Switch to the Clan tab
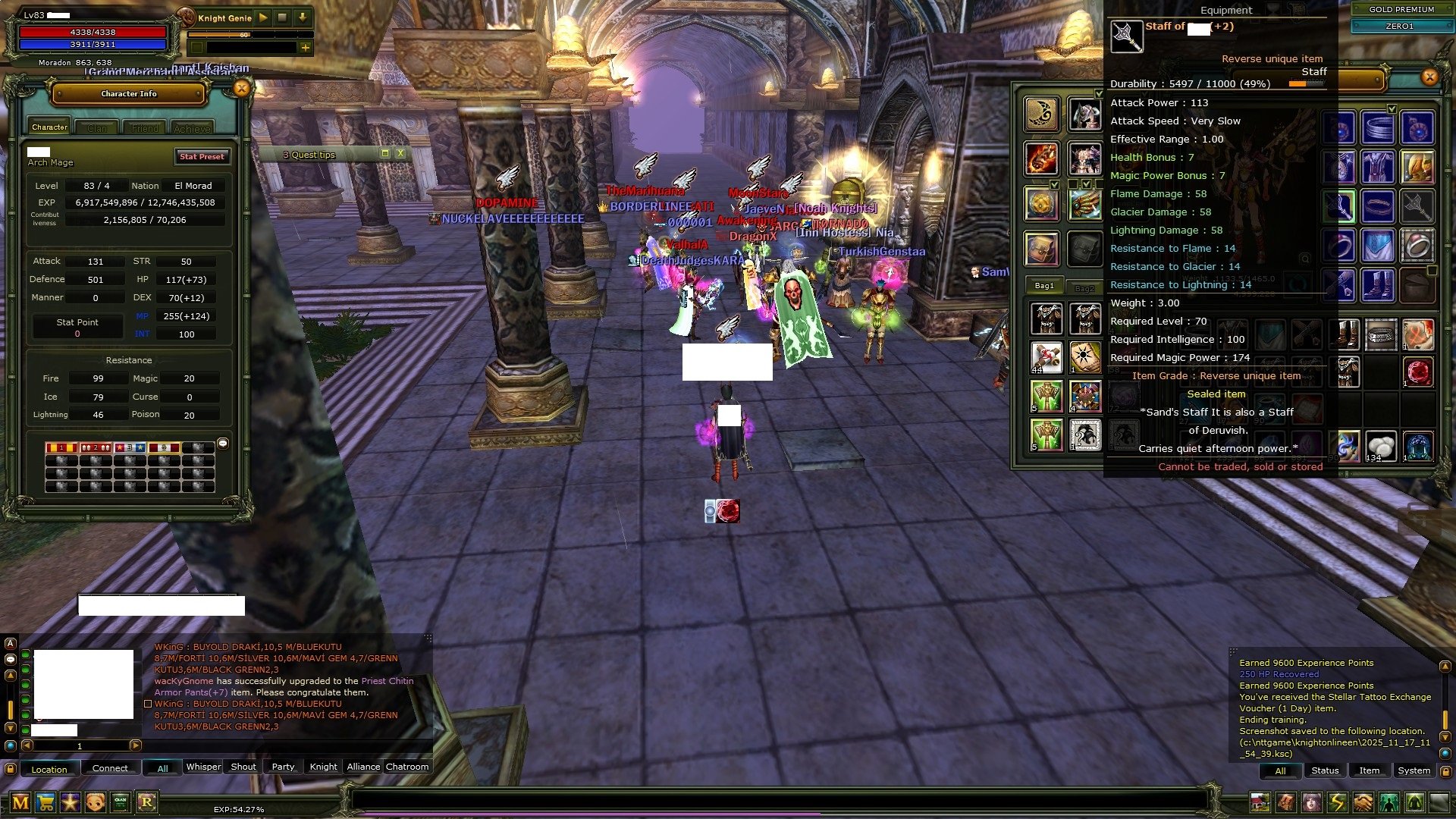The width and height of the screenshot is (1456, 819). (97, 128)
